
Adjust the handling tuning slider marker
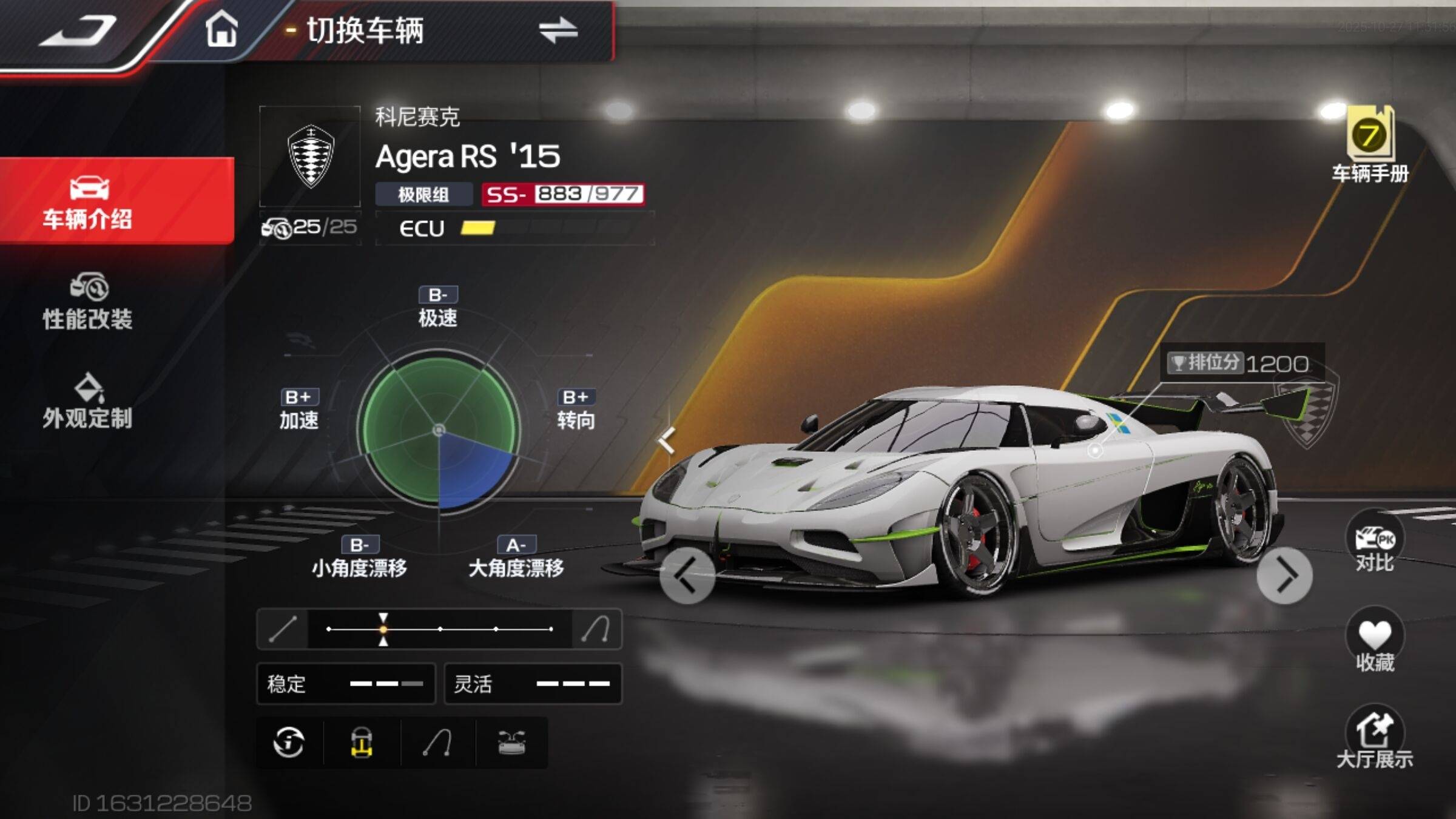(x=383, y=629)
